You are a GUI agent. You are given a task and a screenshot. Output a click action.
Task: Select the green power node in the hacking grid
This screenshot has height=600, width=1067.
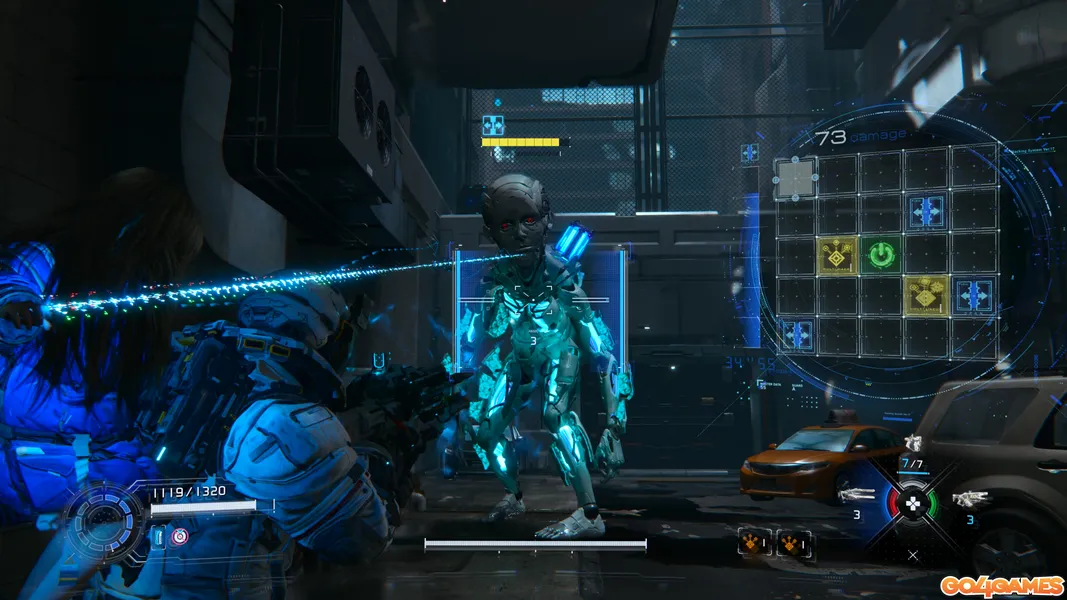click(x=880, y=256)
